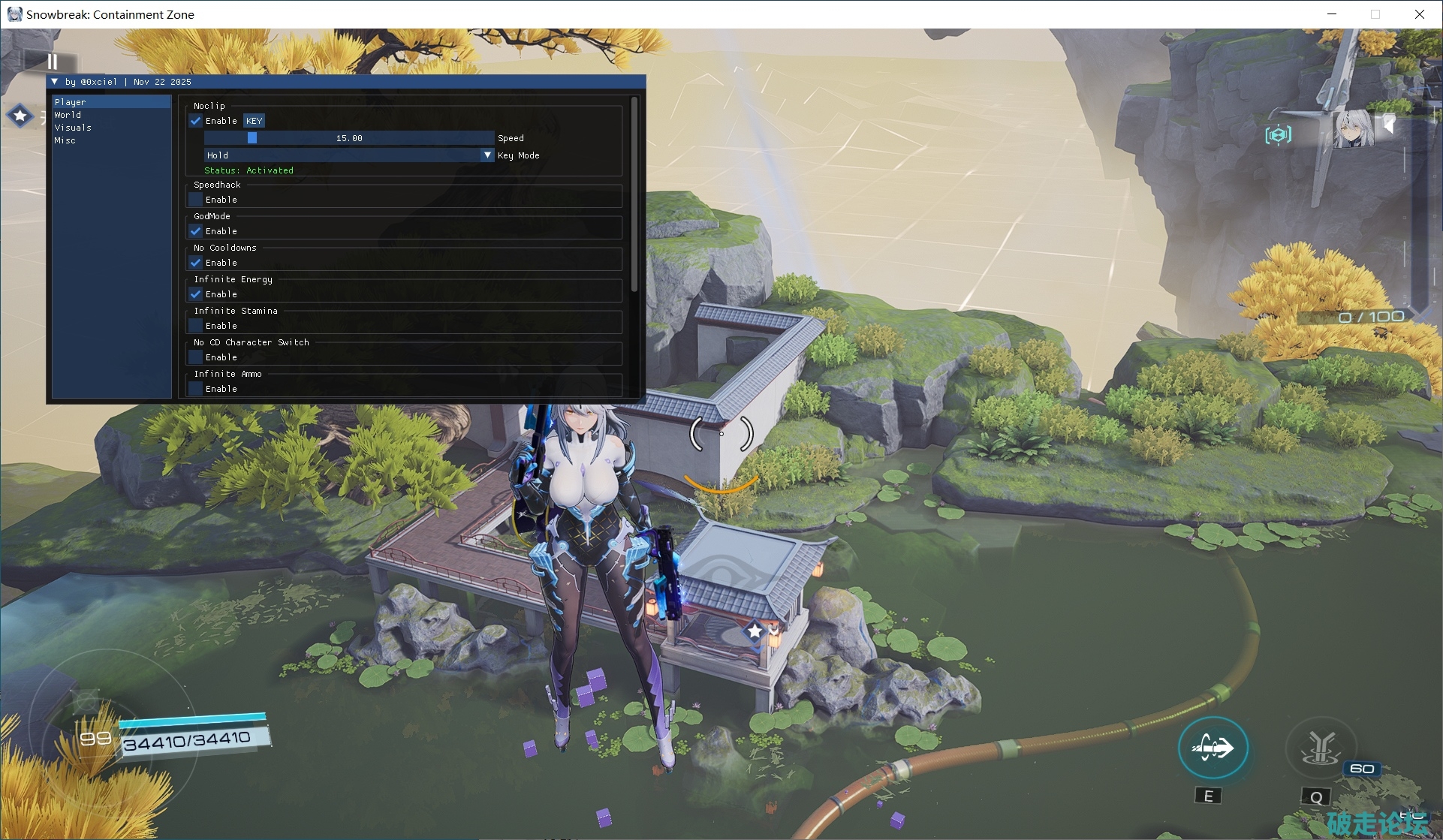Uncheck Infinite Energy
This screenshot has height=840, width=1443.
(196, 294)
